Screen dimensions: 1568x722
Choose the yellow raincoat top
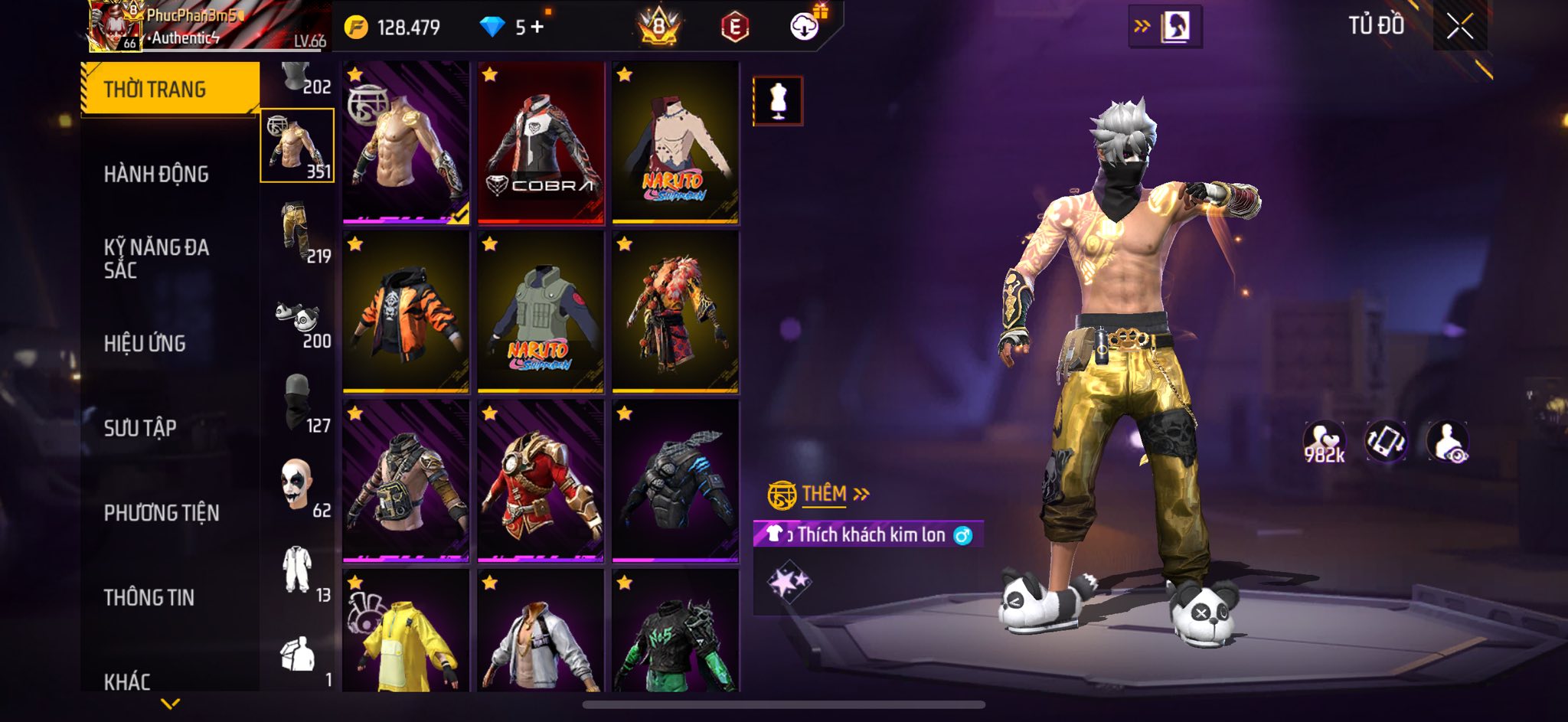406,632
